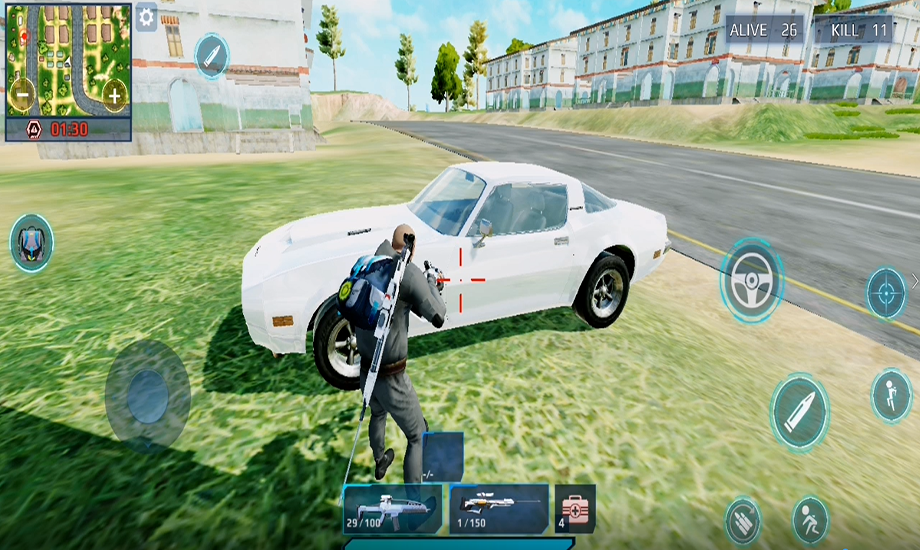Reload with the ammo magazine button
Image resolution: width=920 pixels, height=550 pixels.
point(743,521)
